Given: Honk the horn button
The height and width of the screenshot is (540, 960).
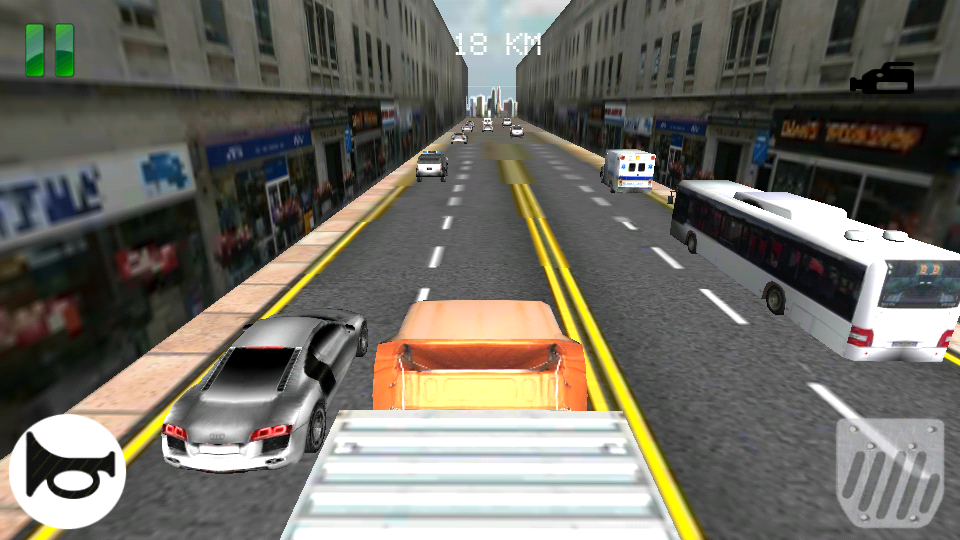Looking at the screenshot, I should [67, 471].
